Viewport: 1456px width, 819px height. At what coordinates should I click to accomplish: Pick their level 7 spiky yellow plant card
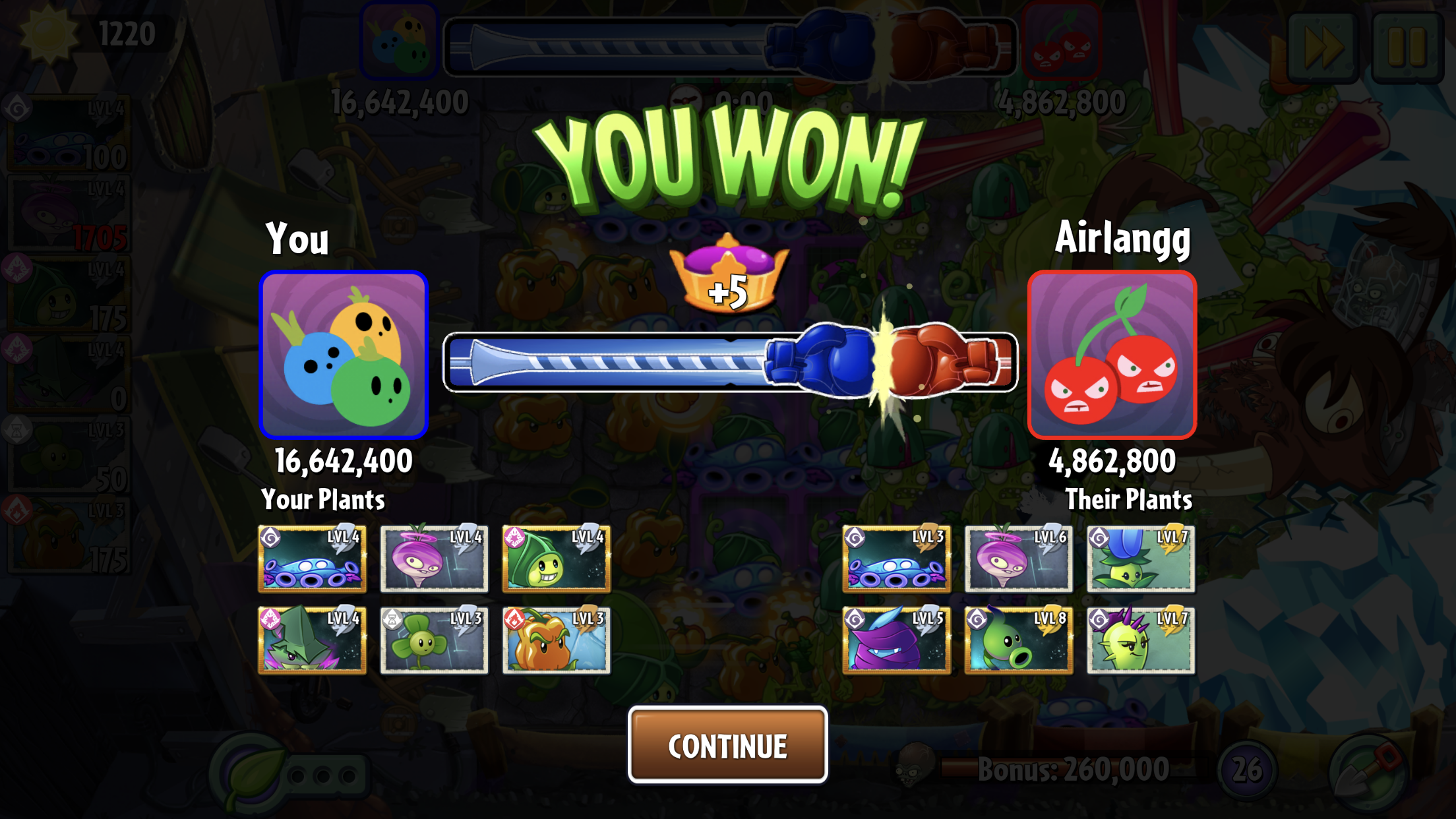1140,640
